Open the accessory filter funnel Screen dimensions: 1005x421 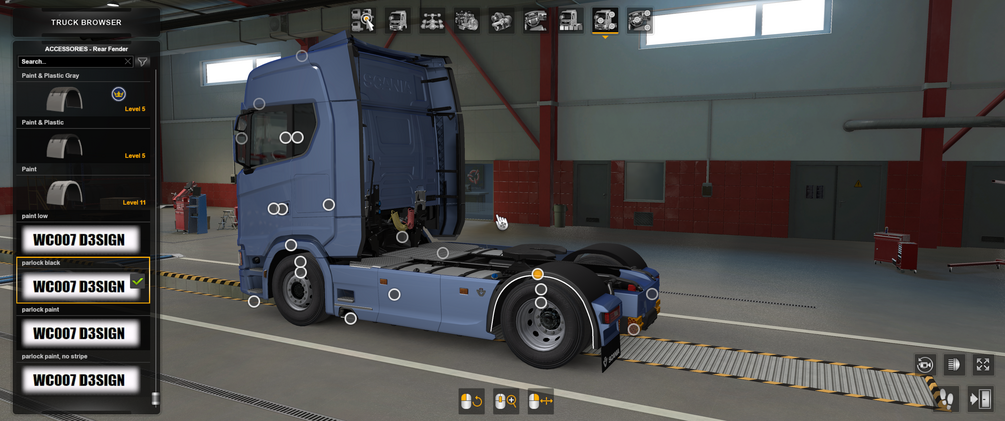(x=143, y=62)
